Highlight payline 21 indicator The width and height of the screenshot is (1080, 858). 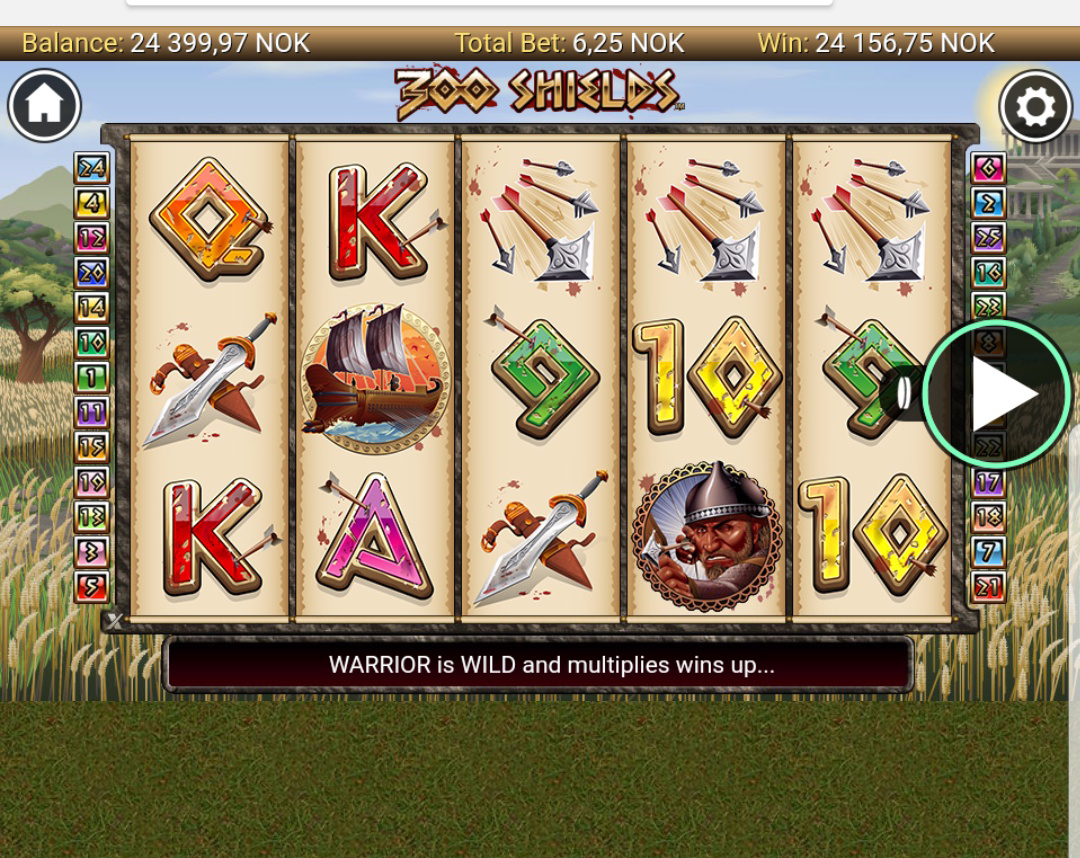(989, 587)
